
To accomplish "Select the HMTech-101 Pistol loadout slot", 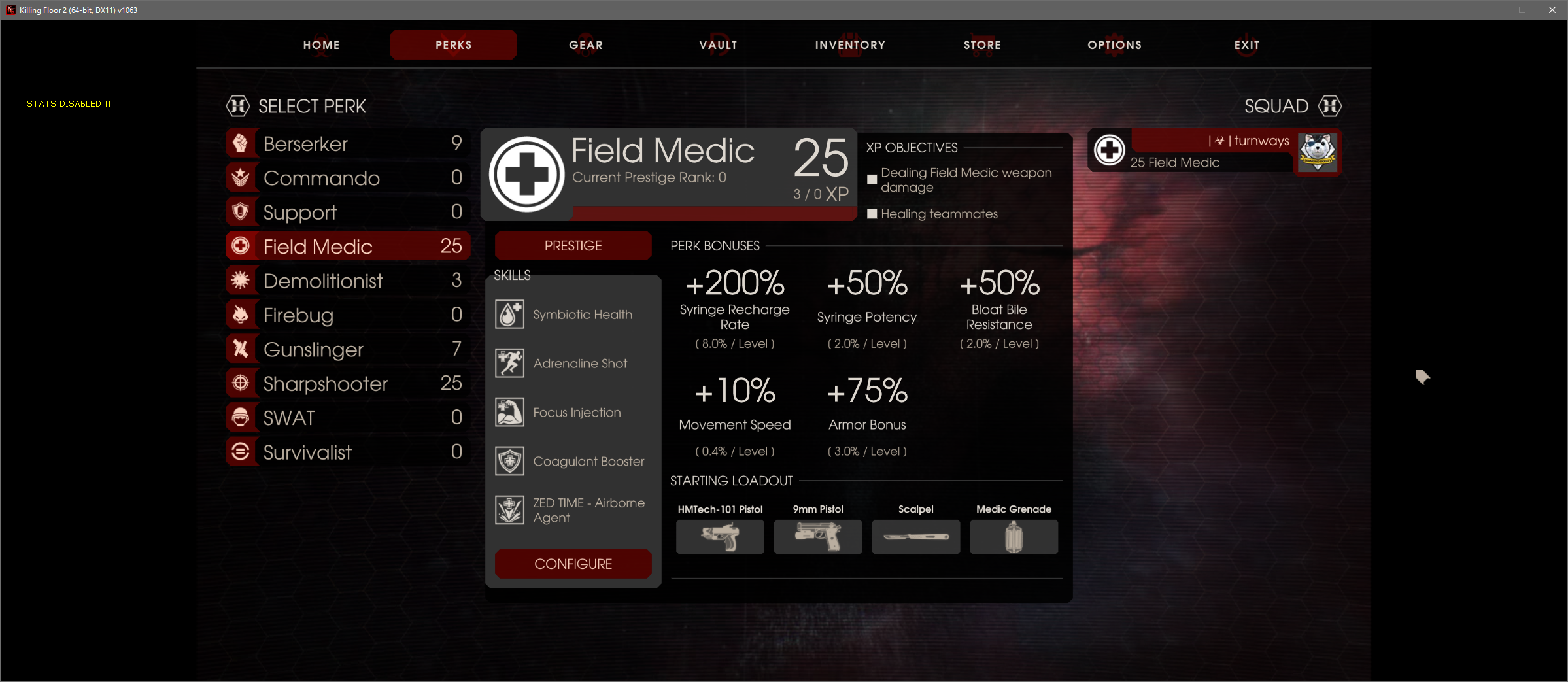I will [720, 537].
